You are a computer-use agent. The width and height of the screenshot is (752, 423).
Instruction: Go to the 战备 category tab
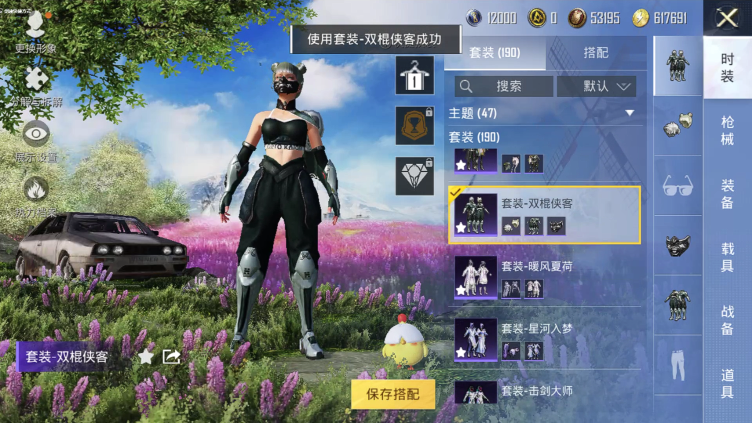click(727, 319)
